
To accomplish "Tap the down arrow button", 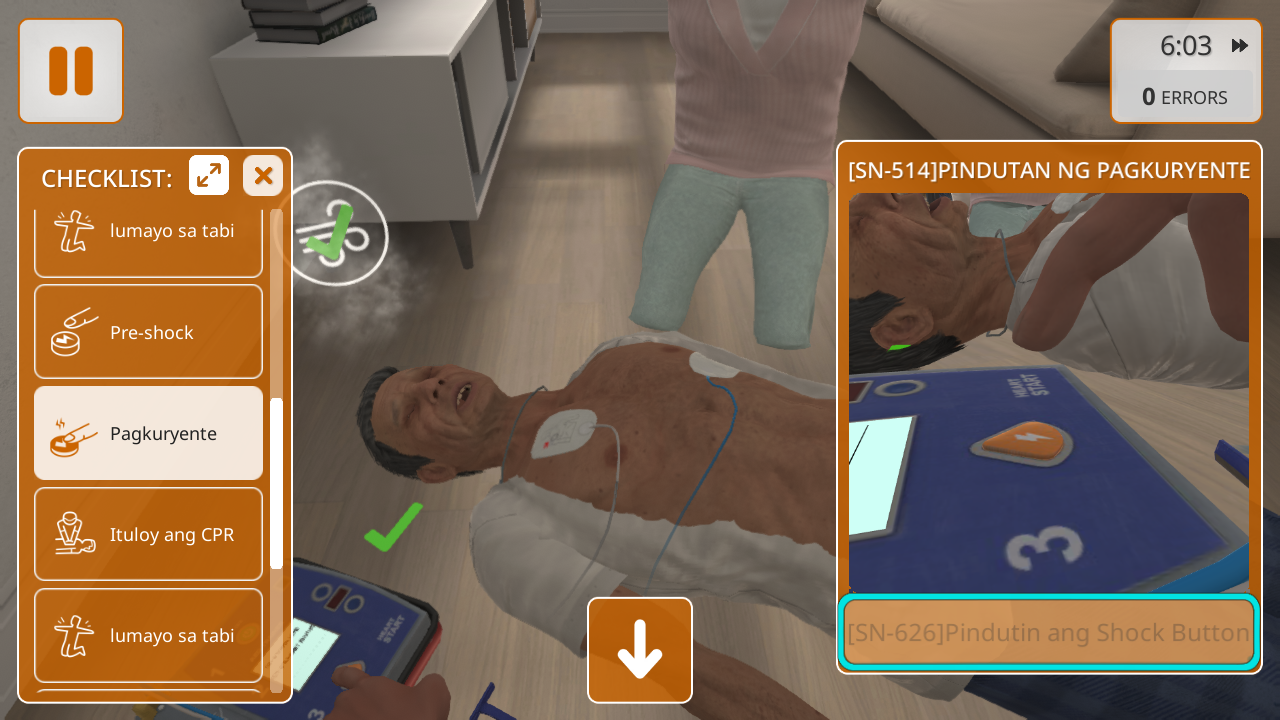I will click(x=640, y=650).
